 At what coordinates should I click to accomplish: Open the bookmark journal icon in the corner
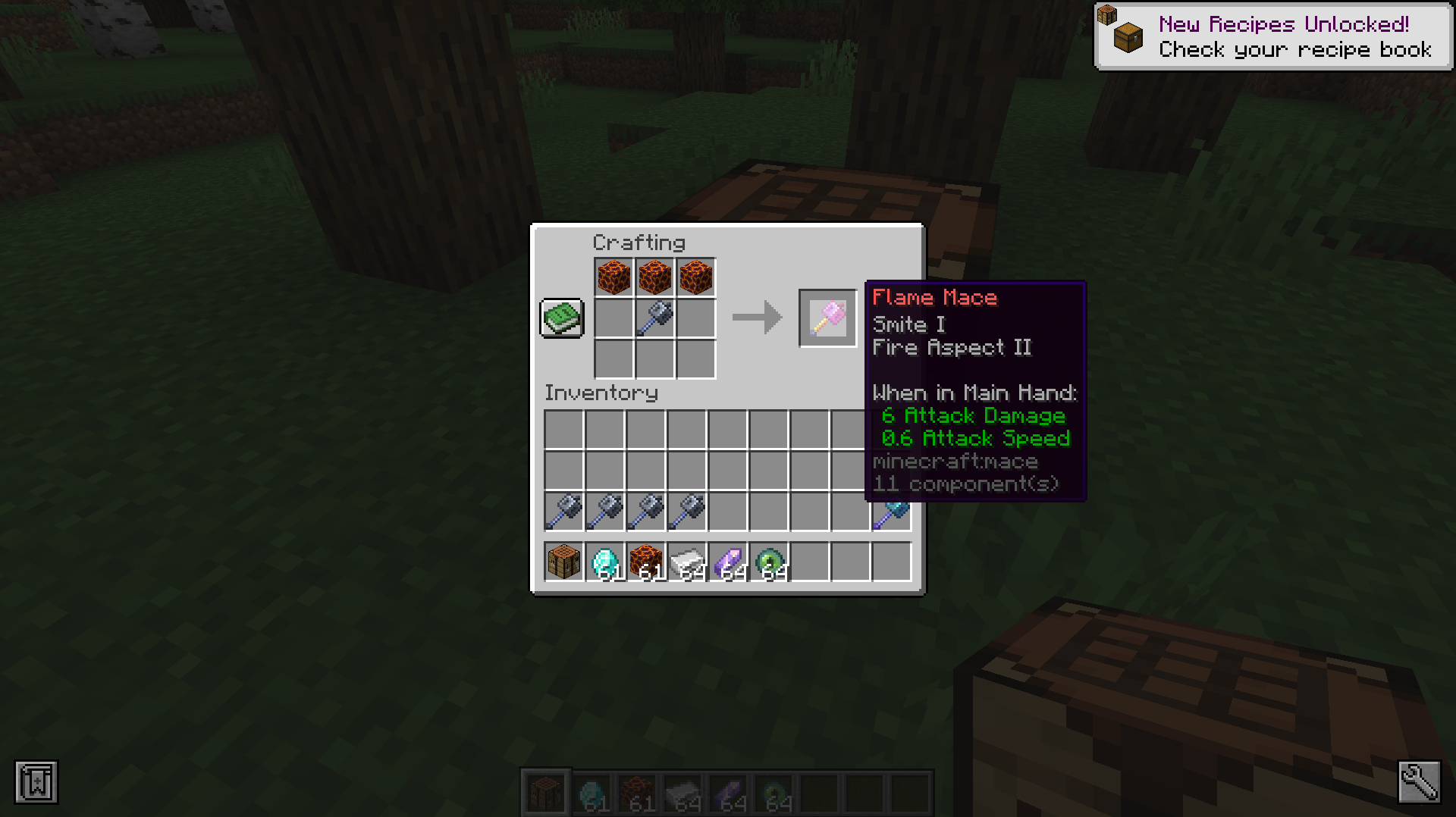(36, 781)
